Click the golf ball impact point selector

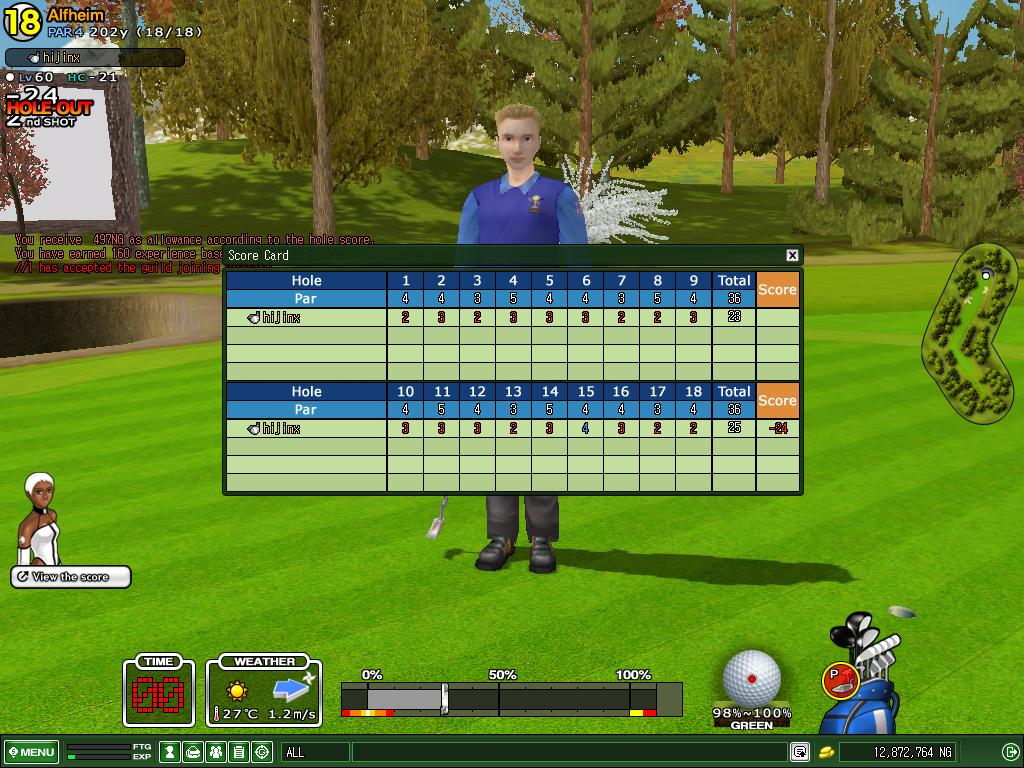[752, 678]
